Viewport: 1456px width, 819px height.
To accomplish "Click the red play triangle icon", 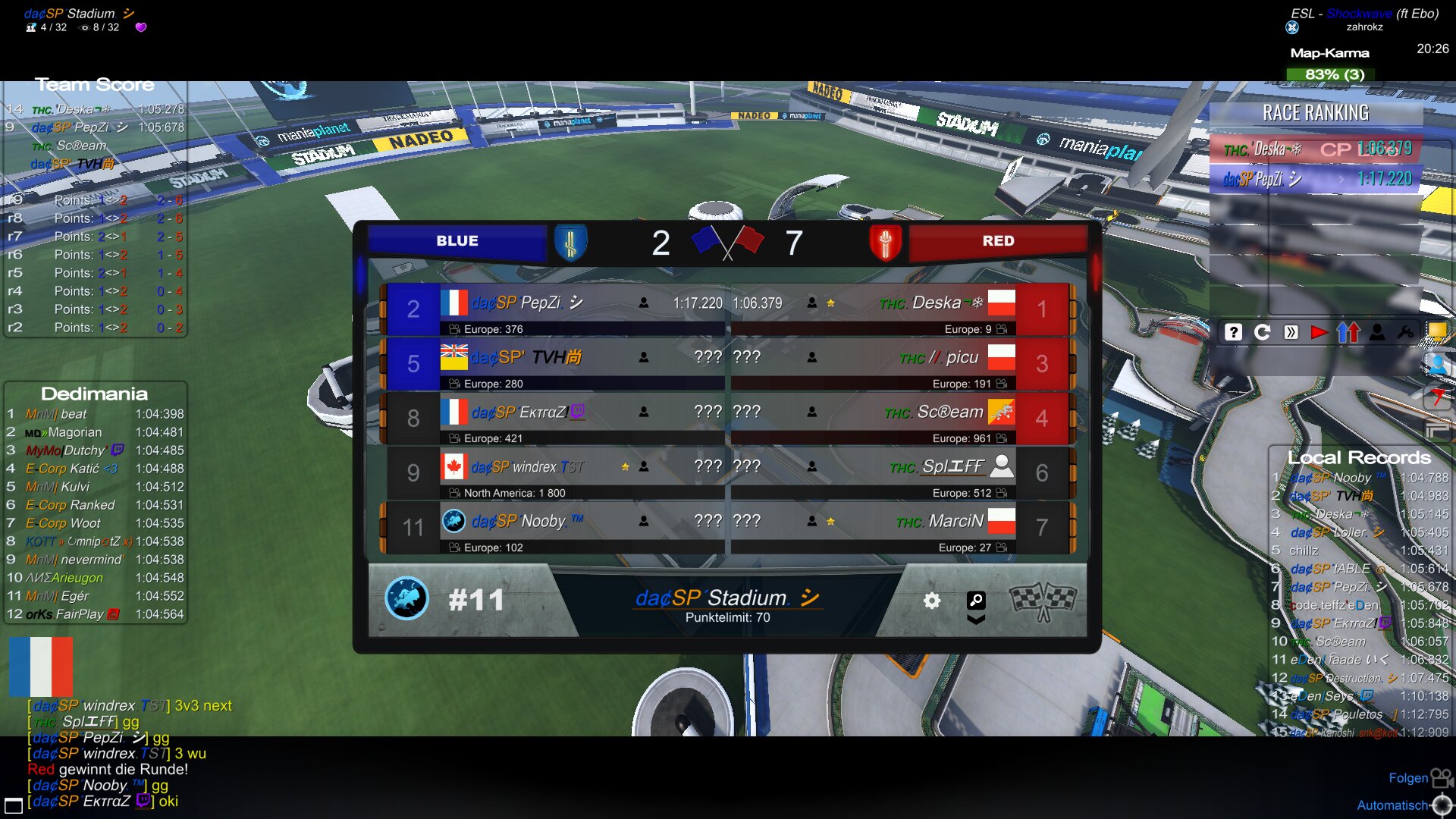I will point(1319,332).
